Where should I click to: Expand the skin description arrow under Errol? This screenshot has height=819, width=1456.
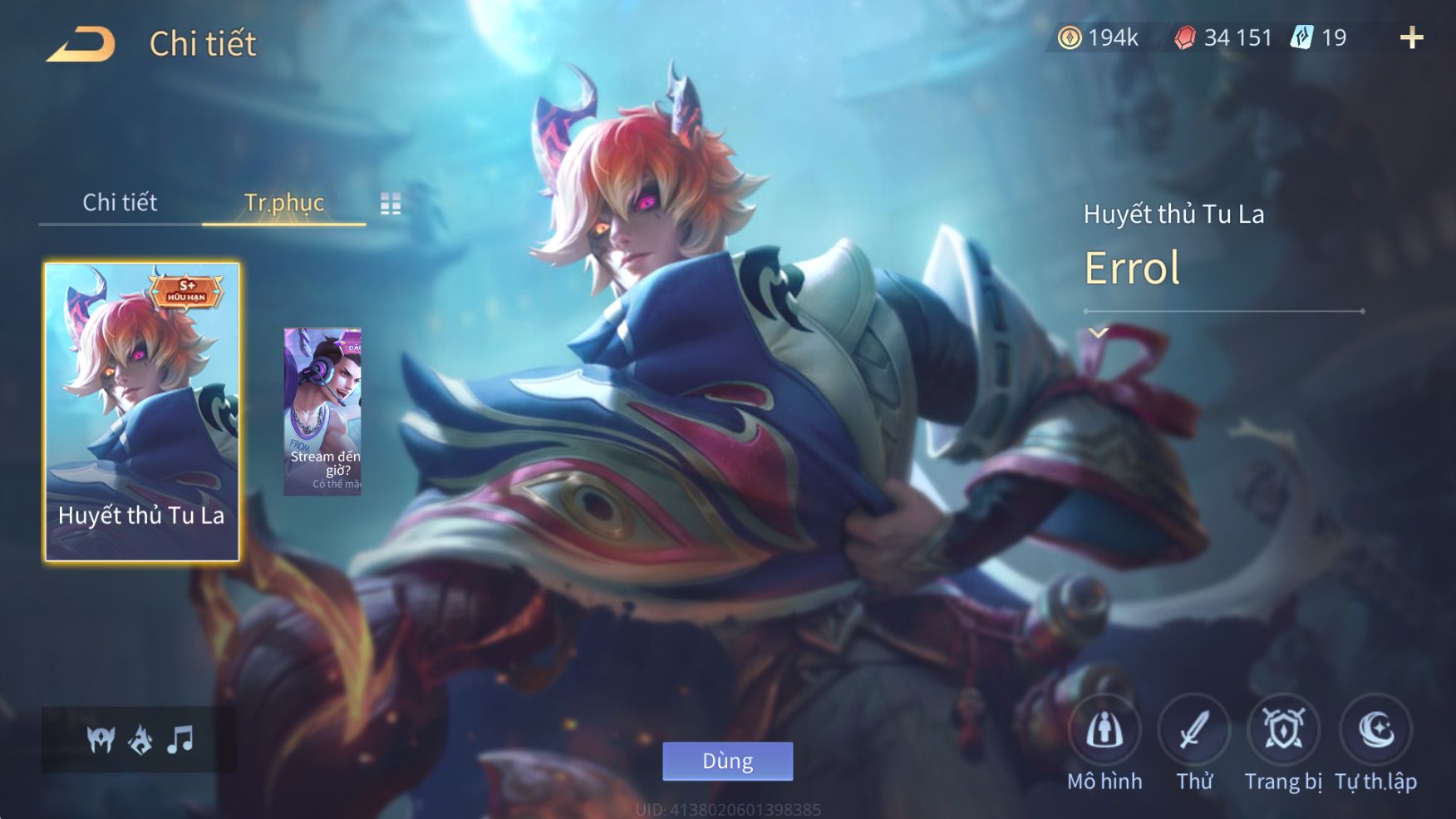(x=1099, y=333)
